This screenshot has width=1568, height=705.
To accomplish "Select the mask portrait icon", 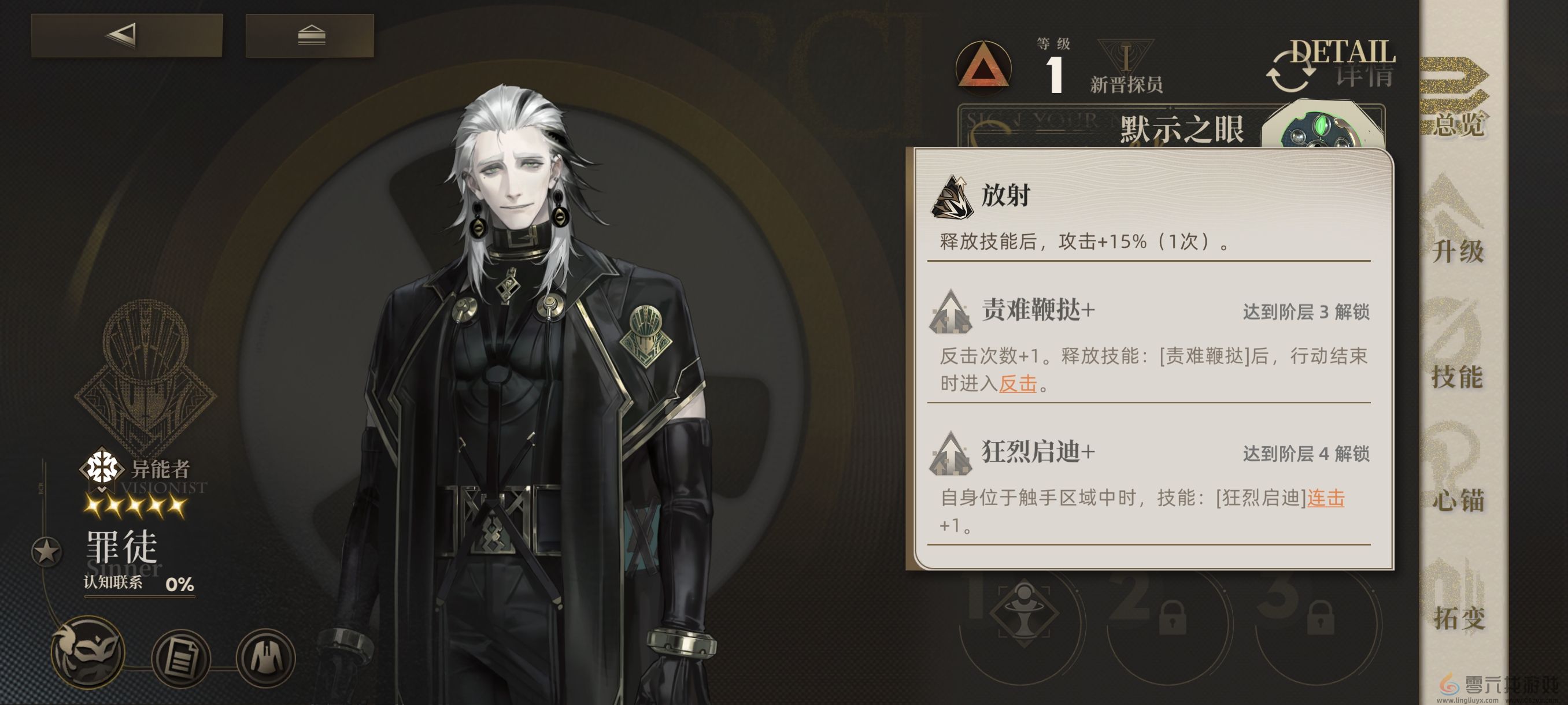I will click(x=89, y=654).
